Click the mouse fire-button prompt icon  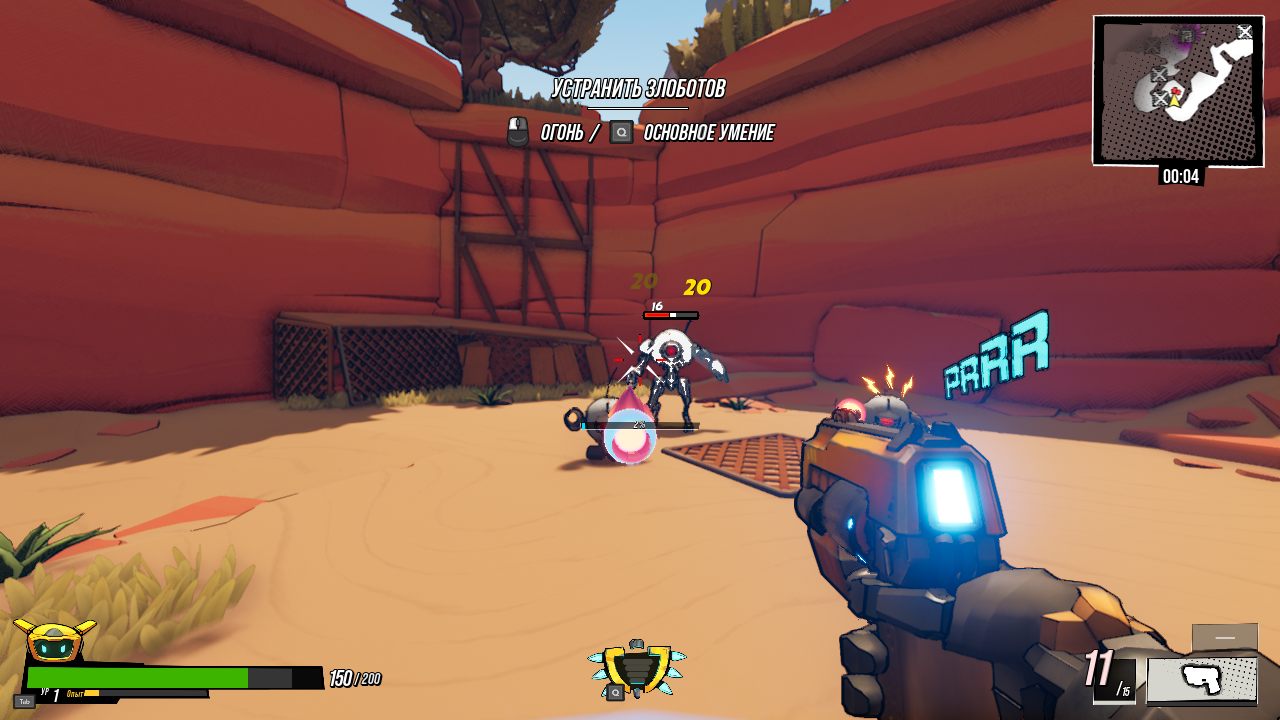[x=518, y=131]
